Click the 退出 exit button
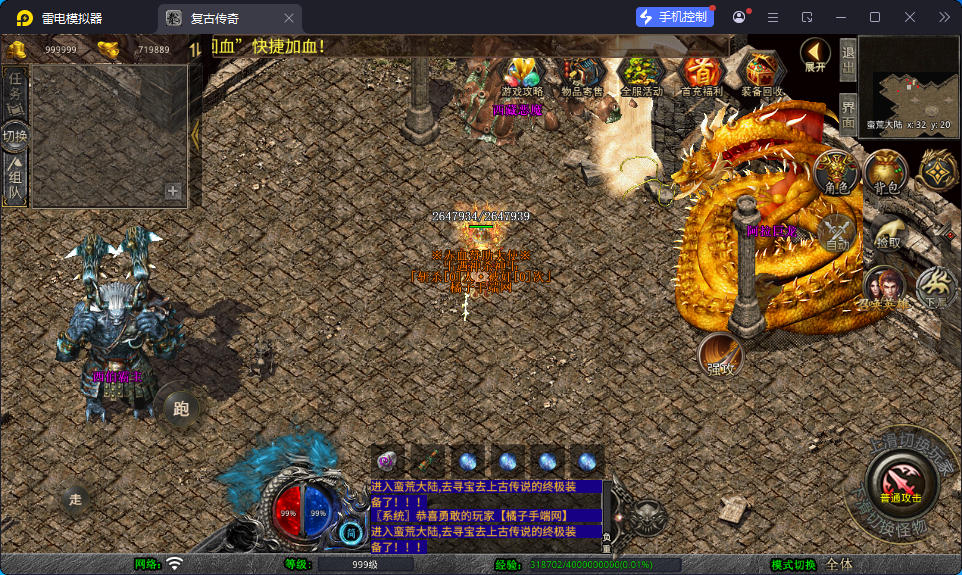962x575 pixels. point(848,59)
